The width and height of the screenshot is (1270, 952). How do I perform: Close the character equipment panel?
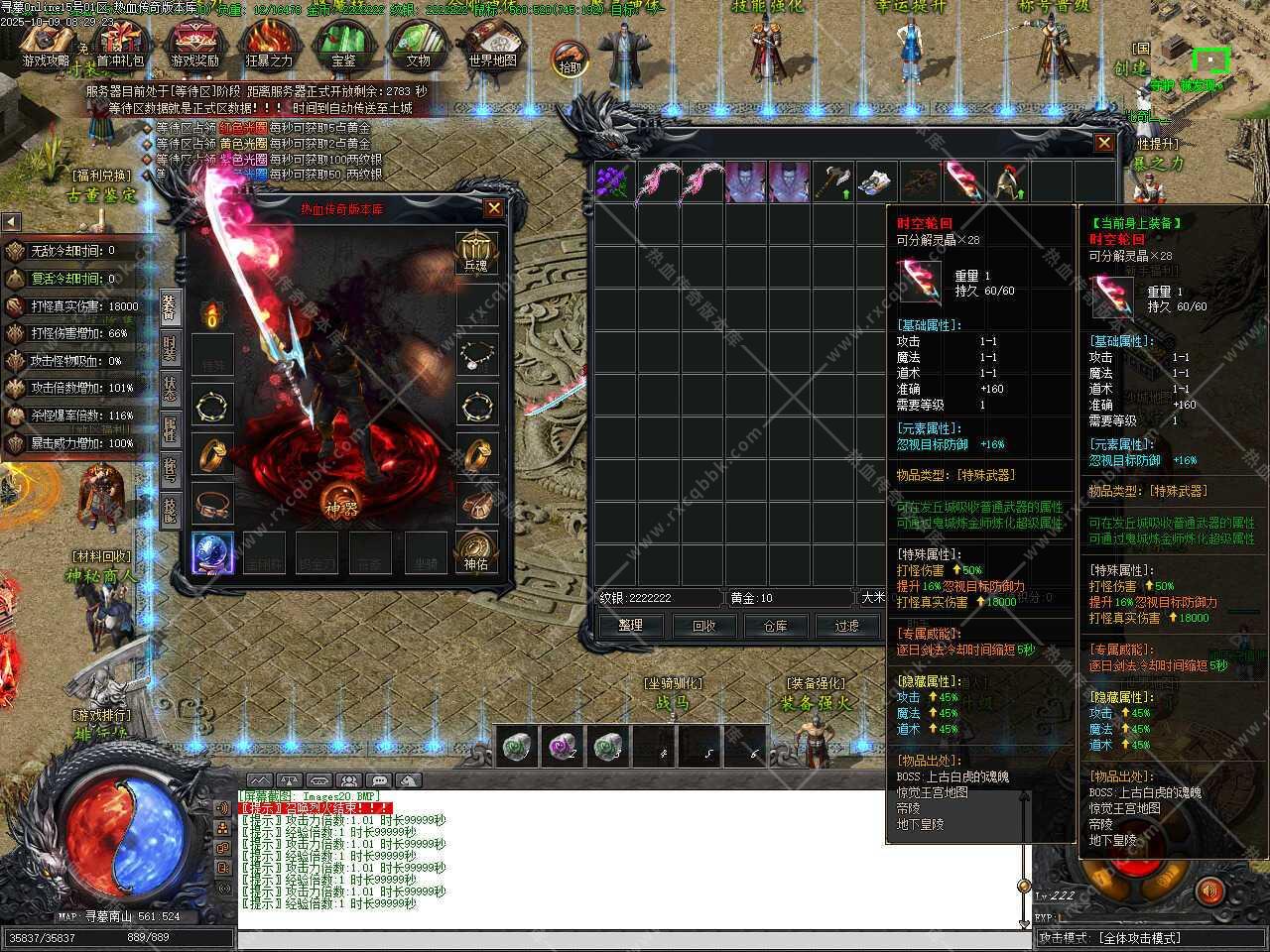(493, 208)
